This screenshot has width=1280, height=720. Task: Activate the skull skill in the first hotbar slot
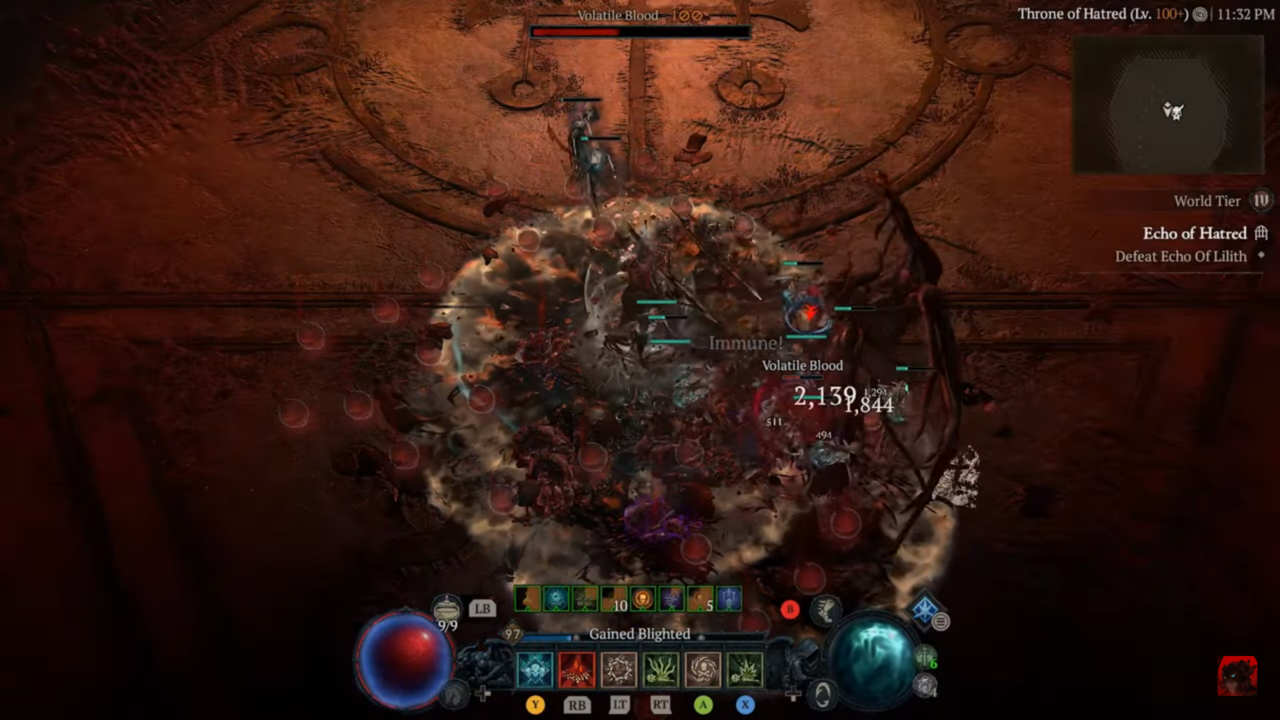pos(535,669)
